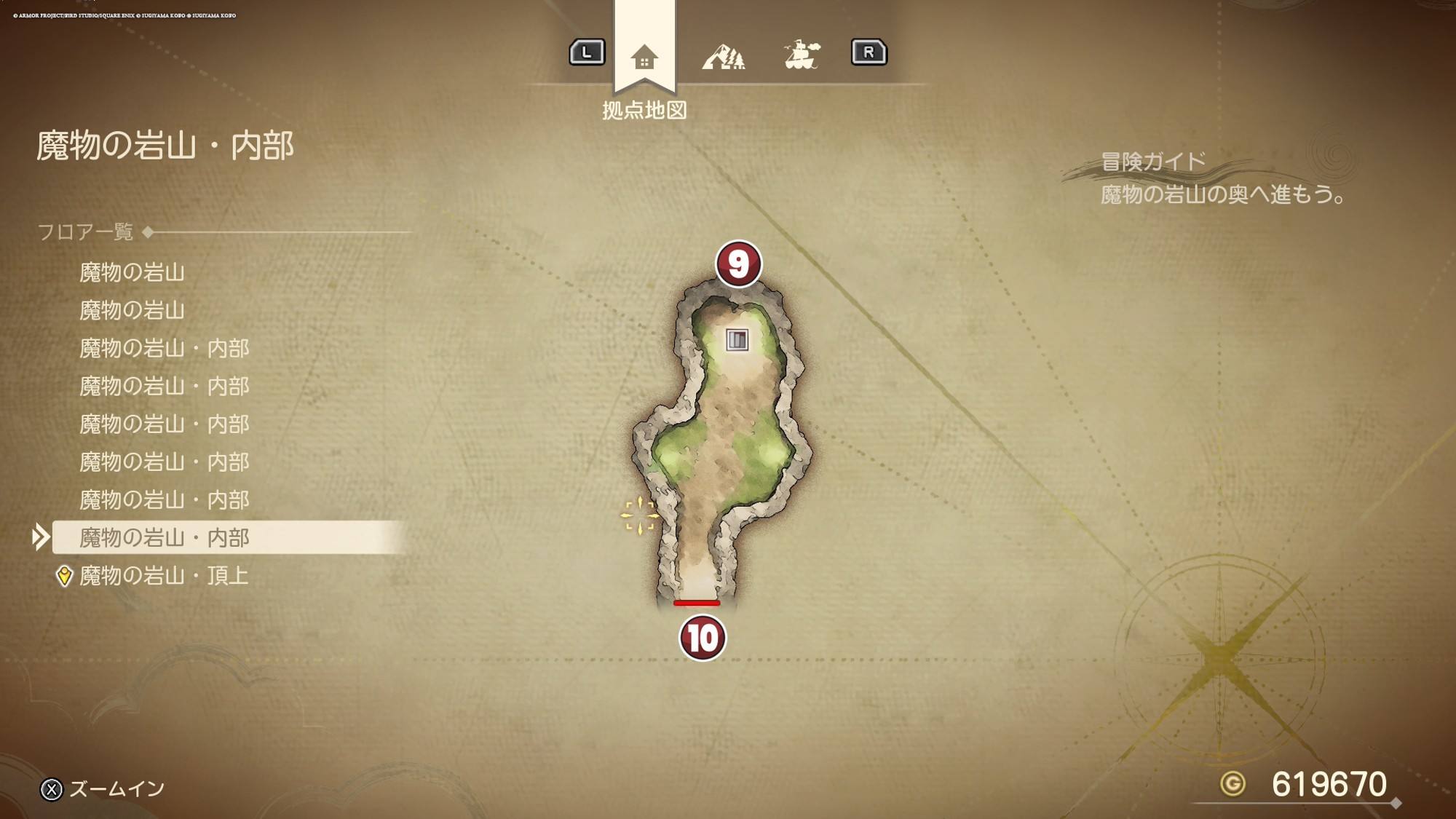Image resolution: width=1456 pixels, height=819 pixels.
Task: Switch to the mountain and trees map tab
Action: click(x=723, y=56)
